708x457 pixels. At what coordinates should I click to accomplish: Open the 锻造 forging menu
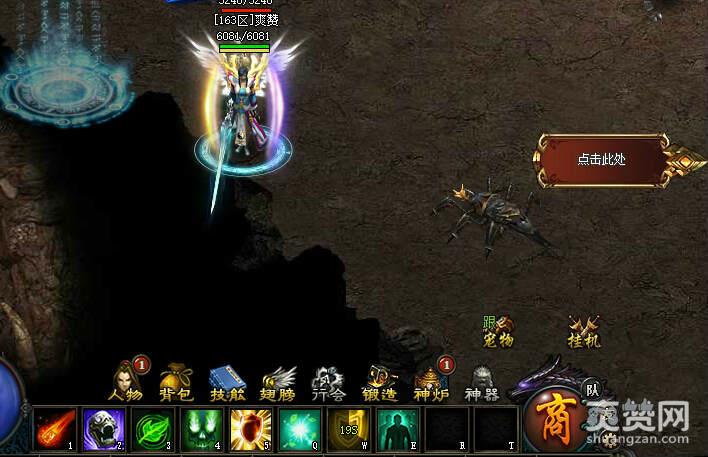(x=380, y=382)
